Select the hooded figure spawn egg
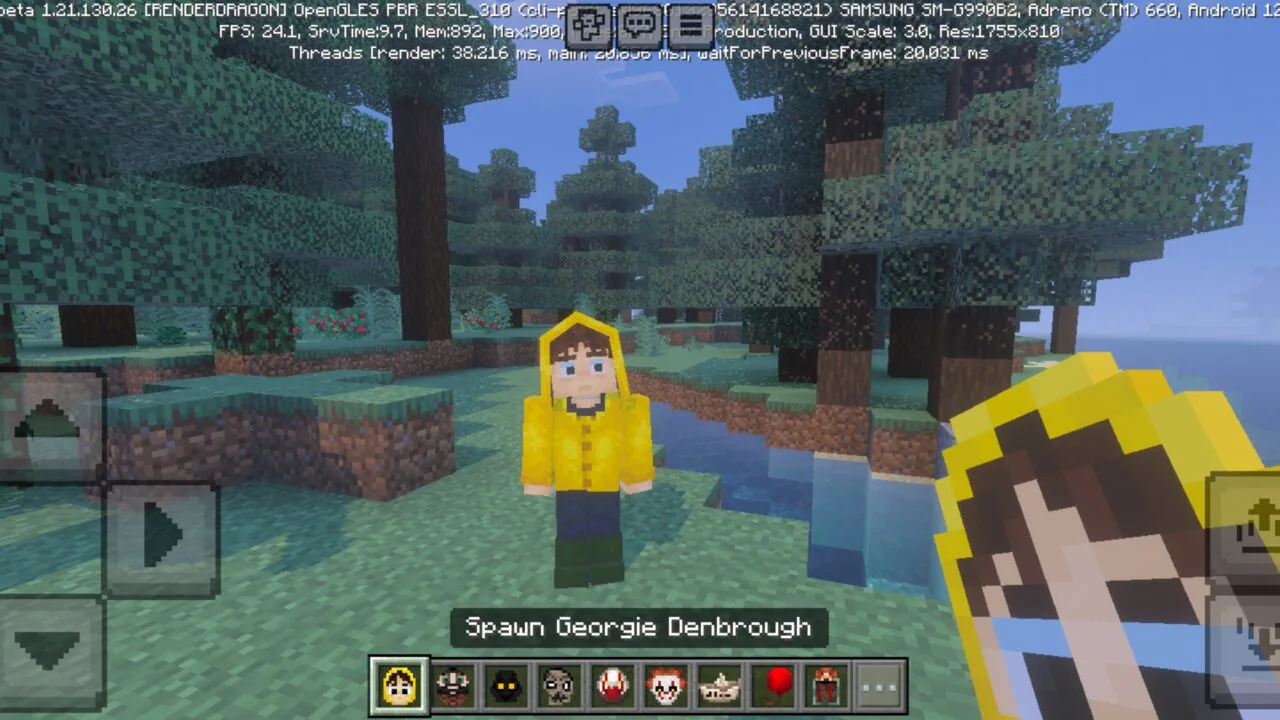Screen dimensions: 1280x720 [x=506, y=684]
